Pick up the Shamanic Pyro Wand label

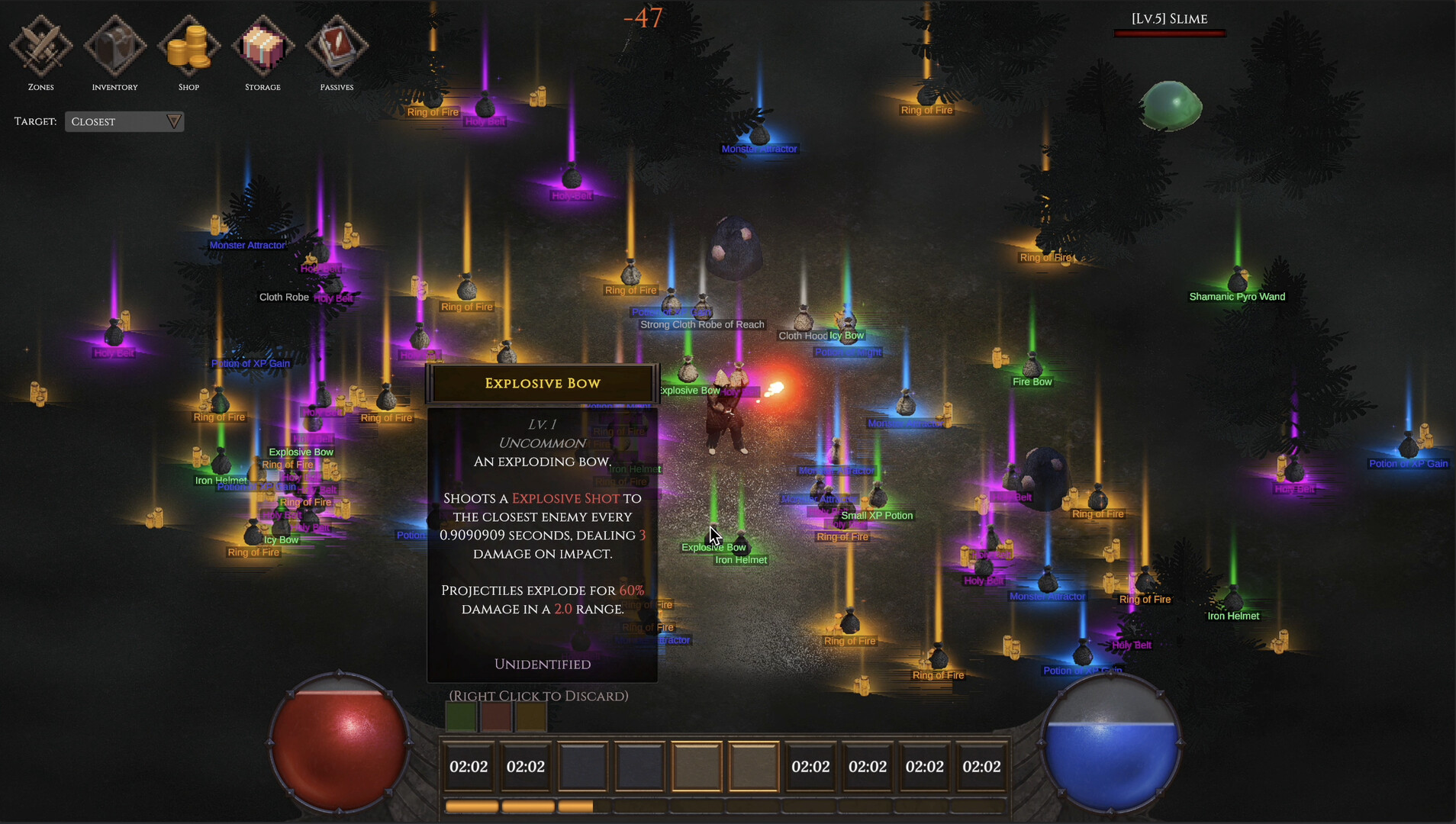click(1237, 297)
